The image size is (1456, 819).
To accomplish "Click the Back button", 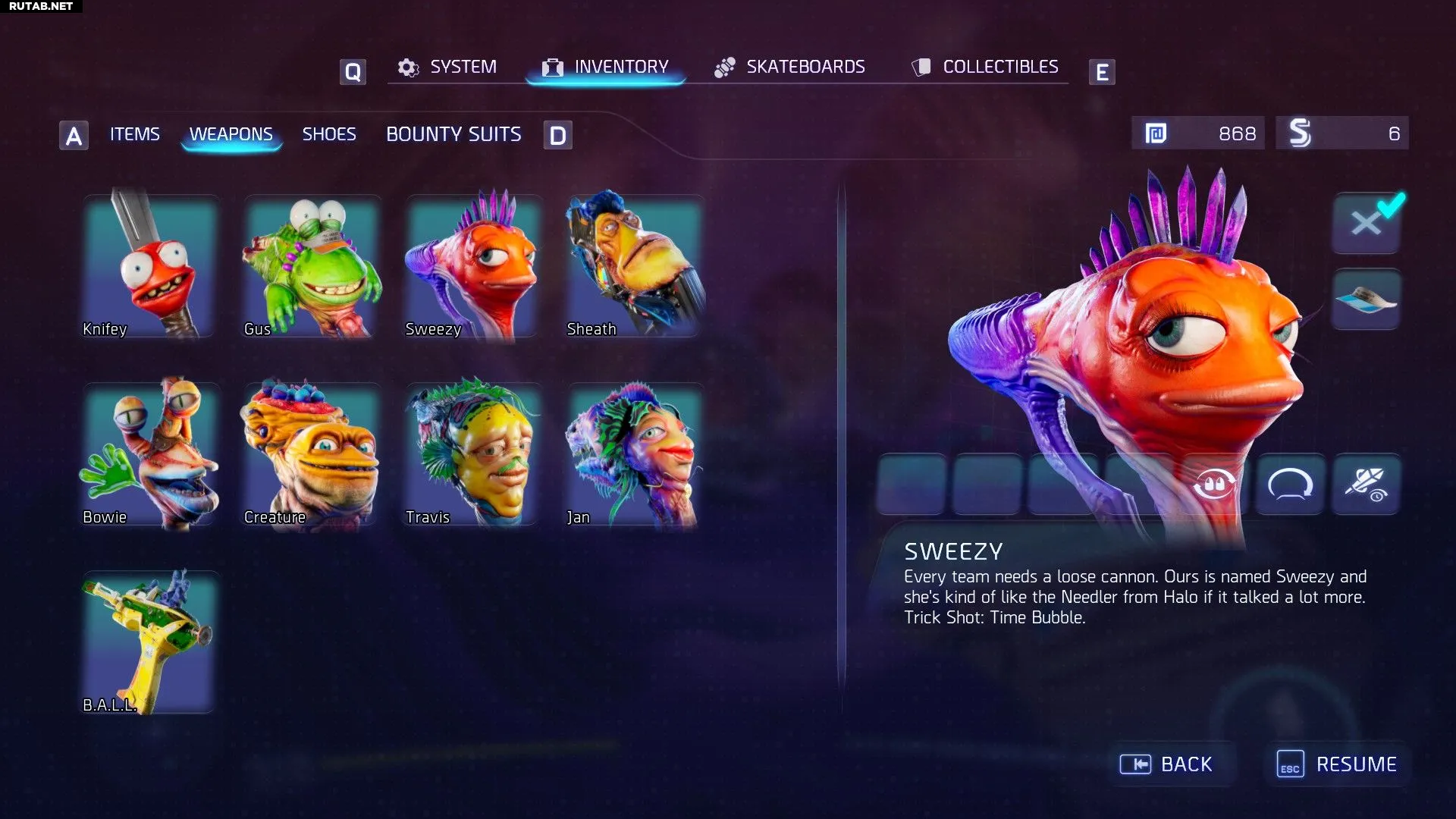I will 1168,764.
